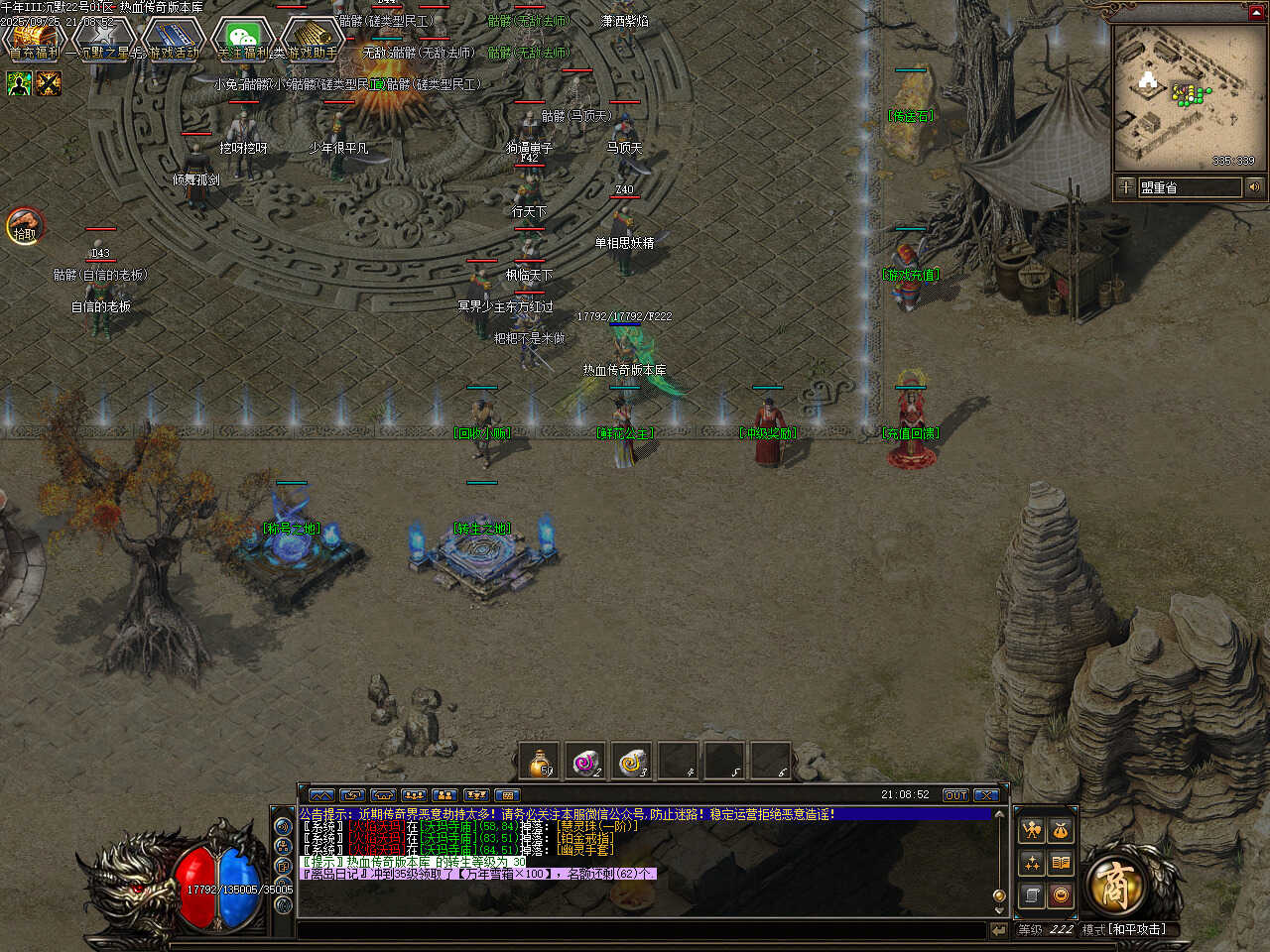Use the yellow potion in hotbar slot 1

click(x=540, y=762)
